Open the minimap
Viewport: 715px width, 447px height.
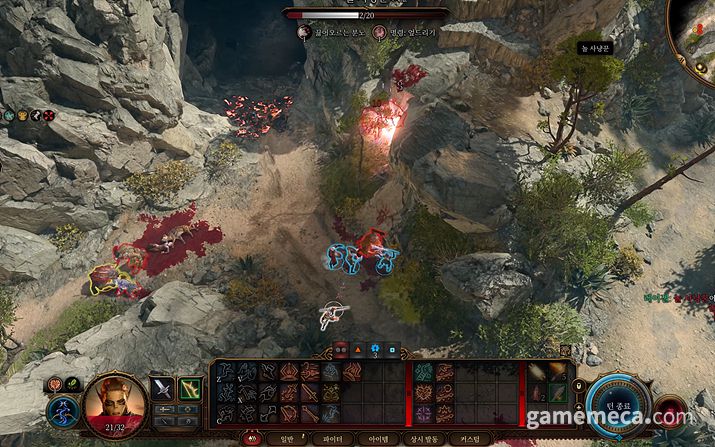click(698, 30)
